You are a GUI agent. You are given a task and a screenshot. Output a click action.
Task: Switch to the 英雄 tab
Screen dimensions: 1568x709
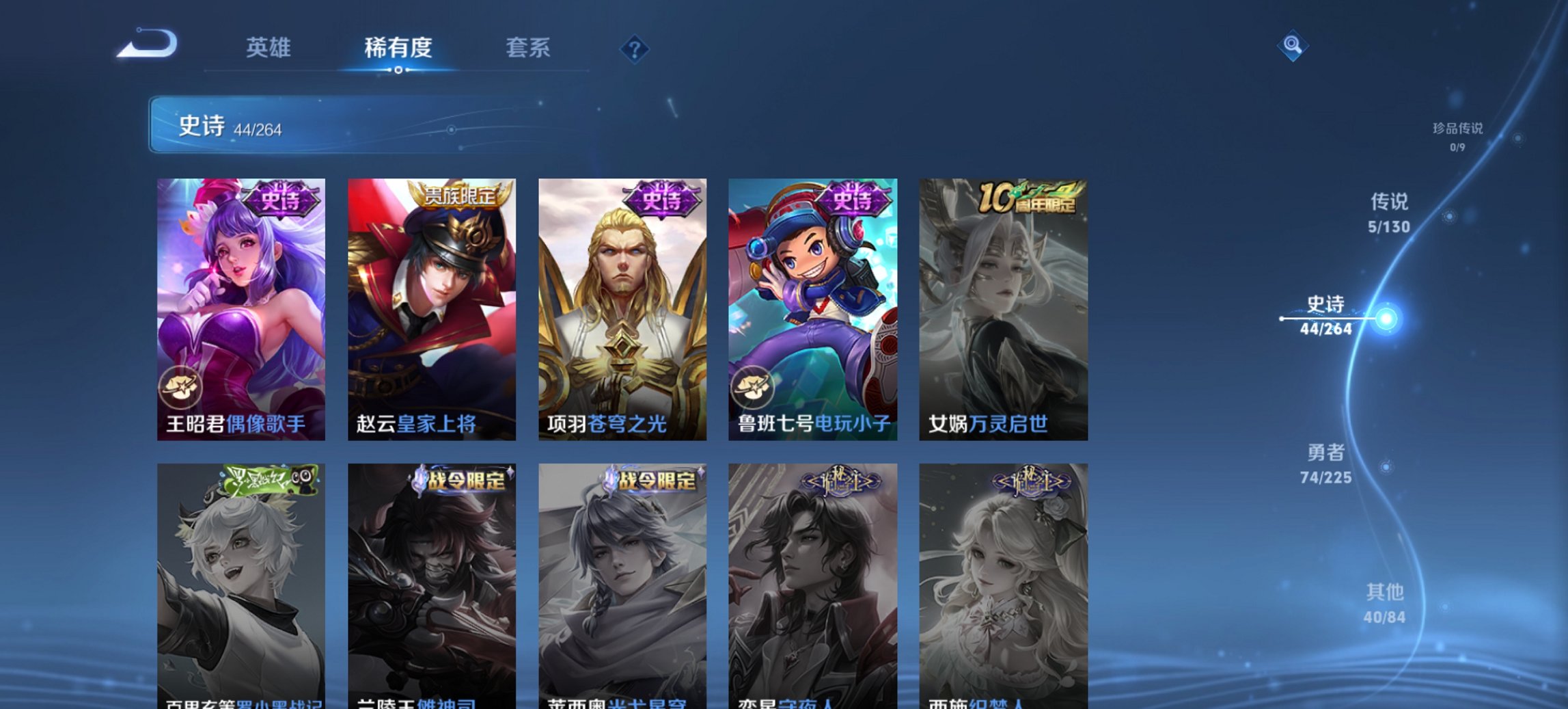point(271,49)
